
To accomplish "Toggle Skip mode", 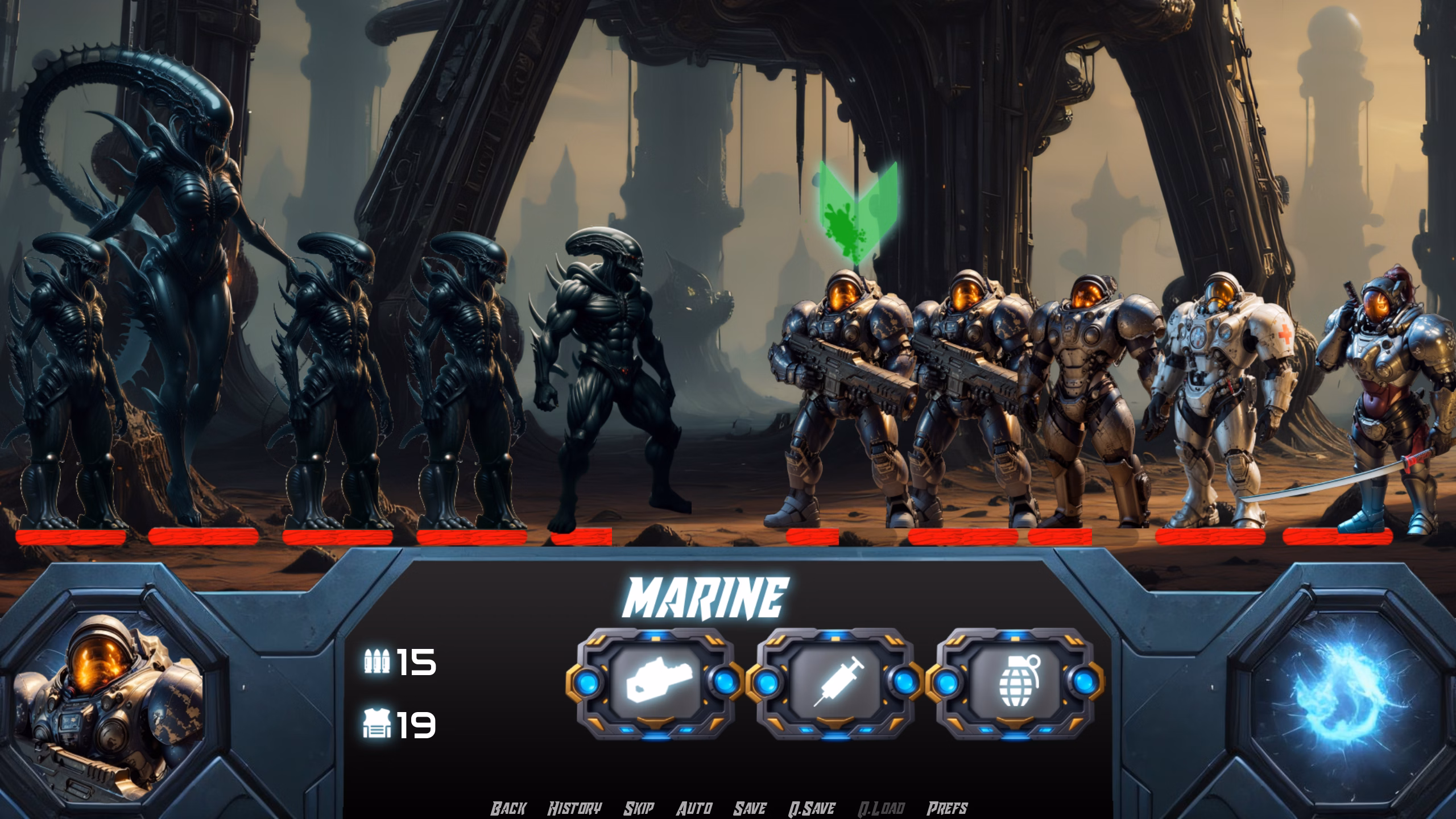I will (x=639, y=808).
